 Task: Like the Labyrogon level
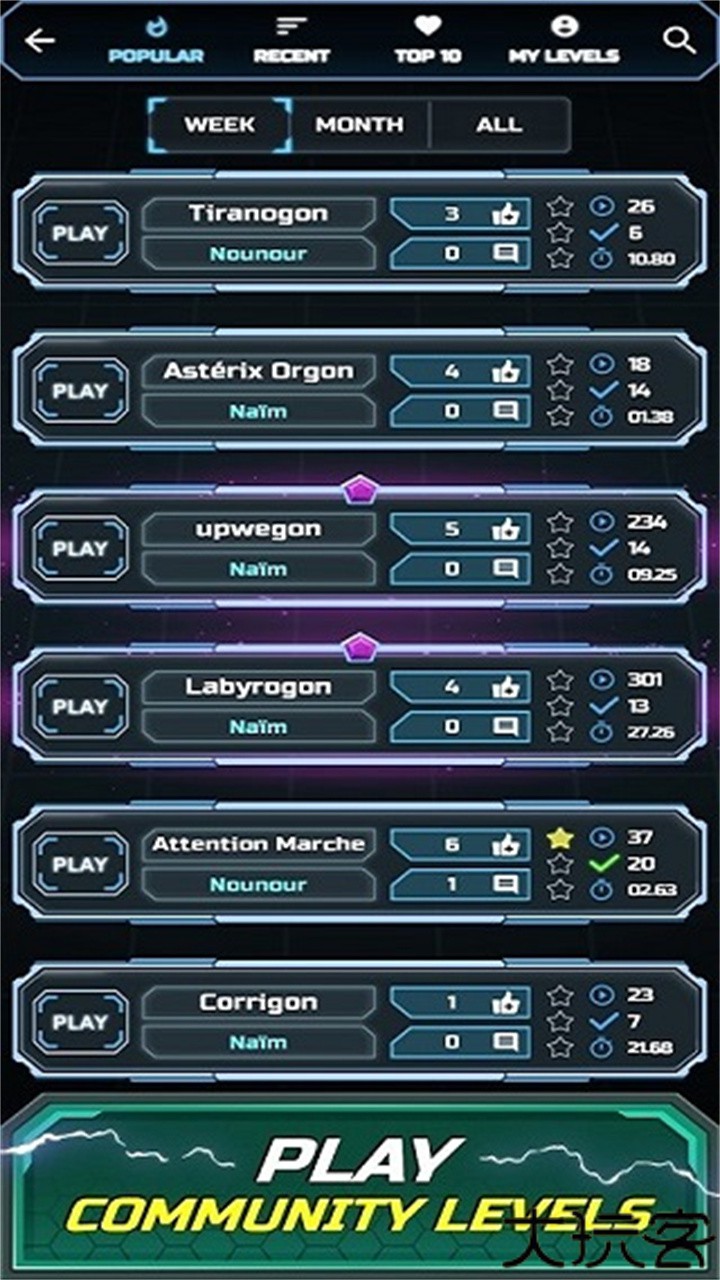pos(505,687)
